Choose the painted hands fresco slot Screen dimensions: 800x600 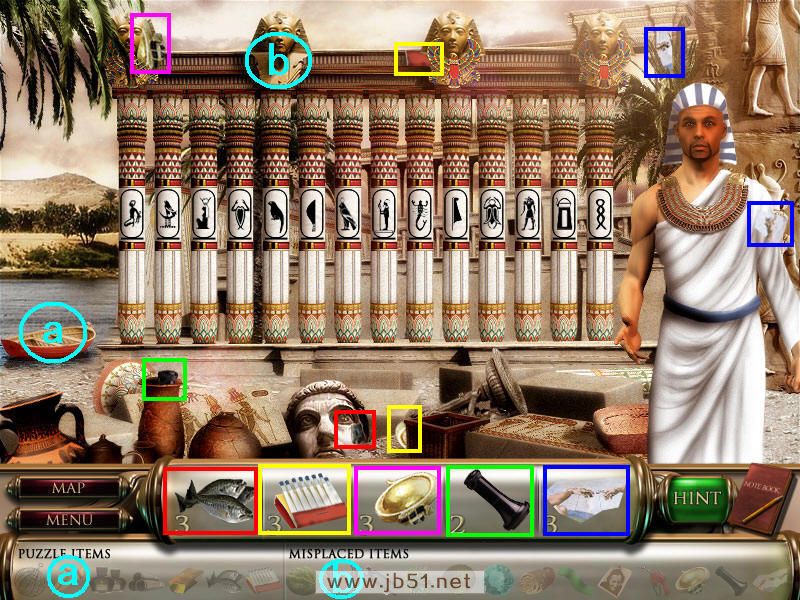[586, 499]
